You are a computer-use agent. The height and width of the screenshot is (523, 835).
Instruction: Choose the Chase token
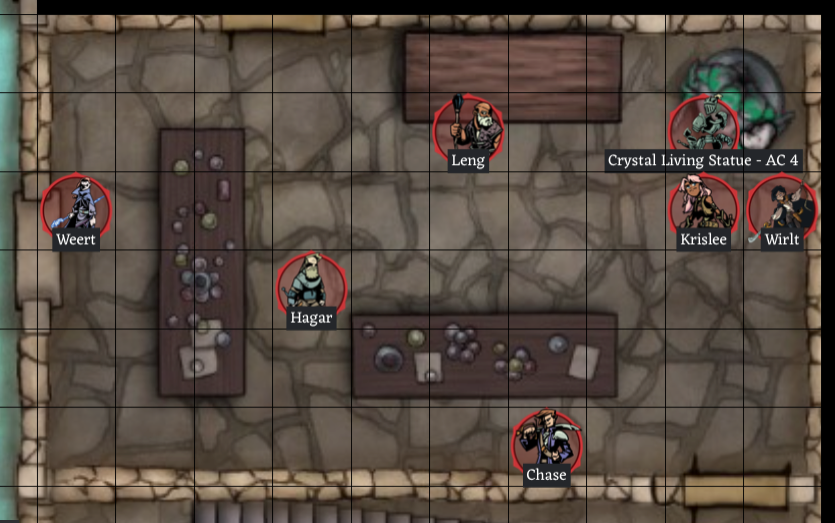pyautogui.click(x=546, y=442)
